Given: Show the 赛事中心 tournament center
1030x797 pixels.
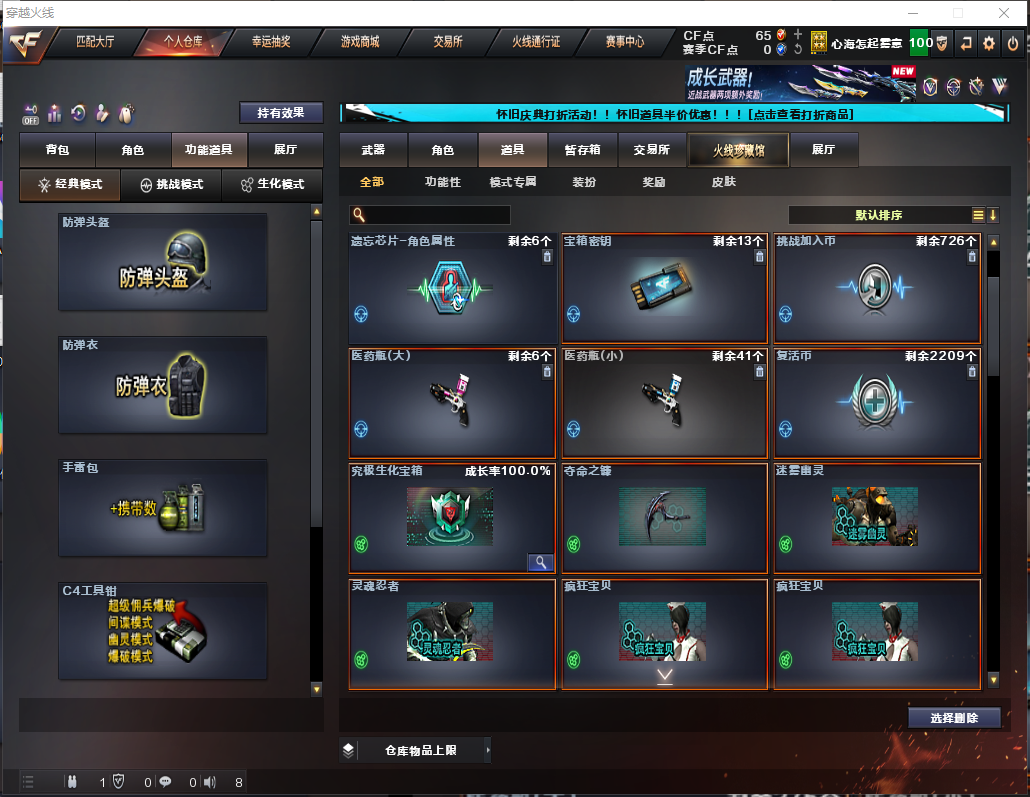Looking at the screenshot, I should click(x=625, y=42).
